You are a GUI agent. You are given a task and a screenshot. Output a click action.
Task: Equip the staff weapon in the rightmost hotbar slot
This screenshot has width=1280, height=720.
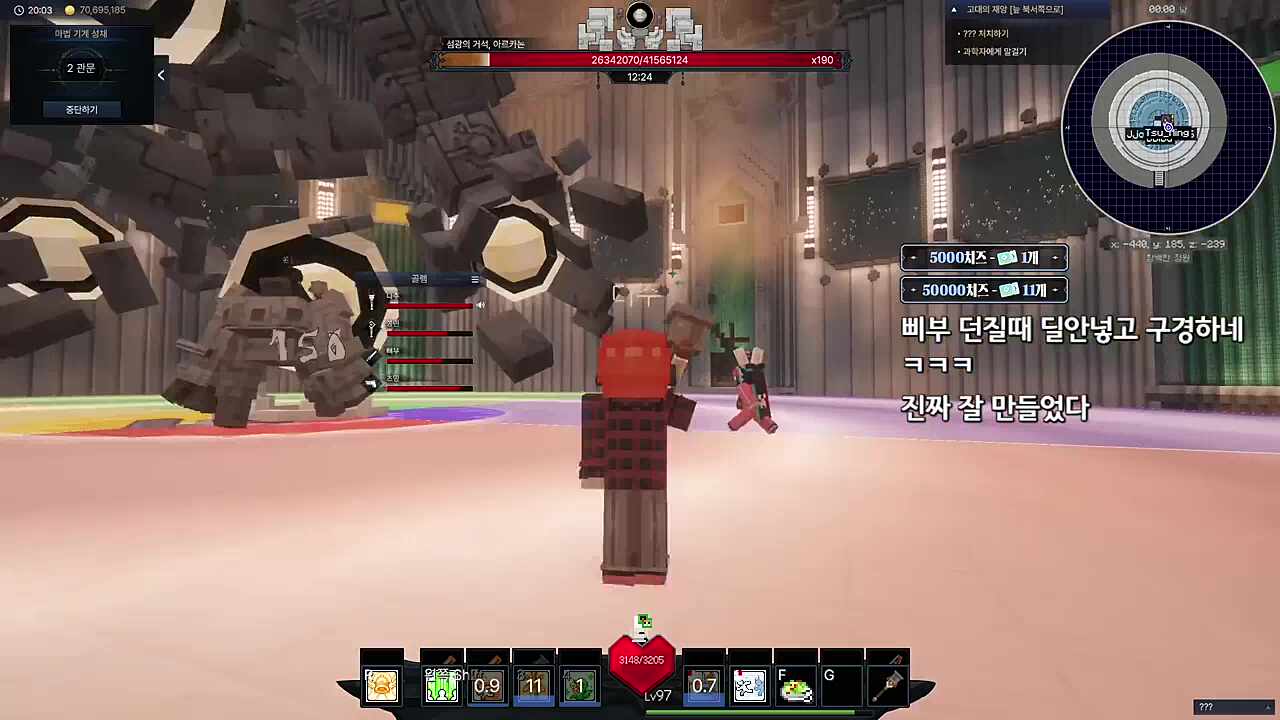pyautogui.click(x=890, y=685)
